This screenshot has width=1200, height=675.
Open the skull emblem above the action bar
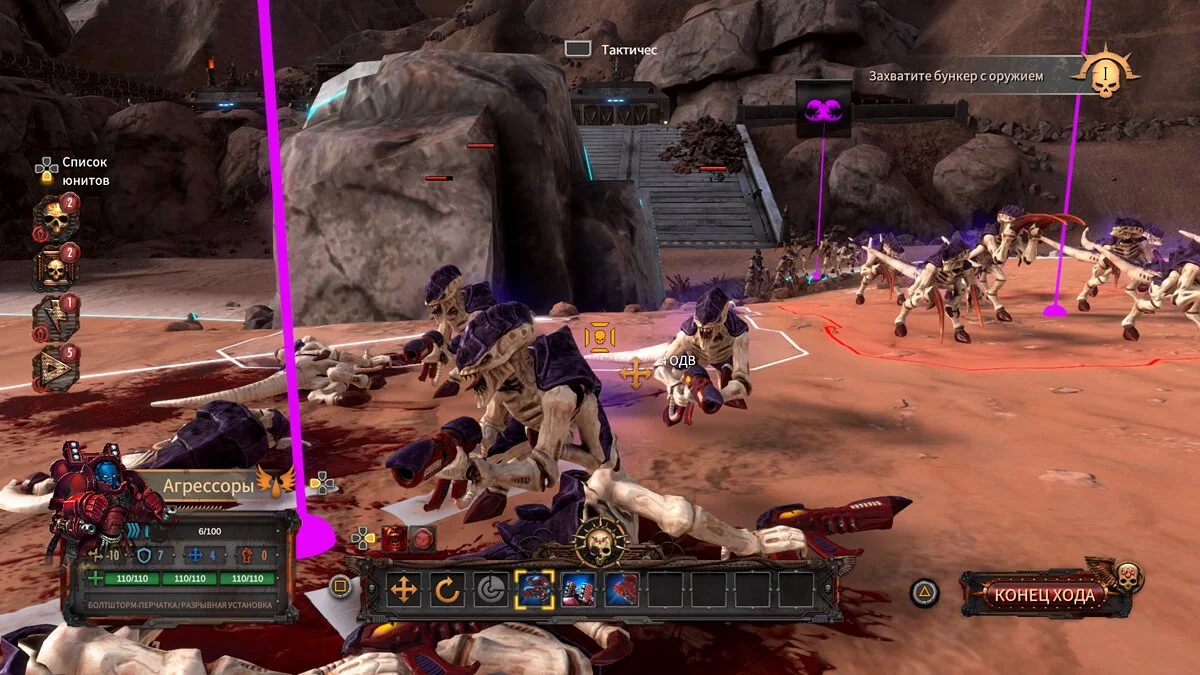601,542
